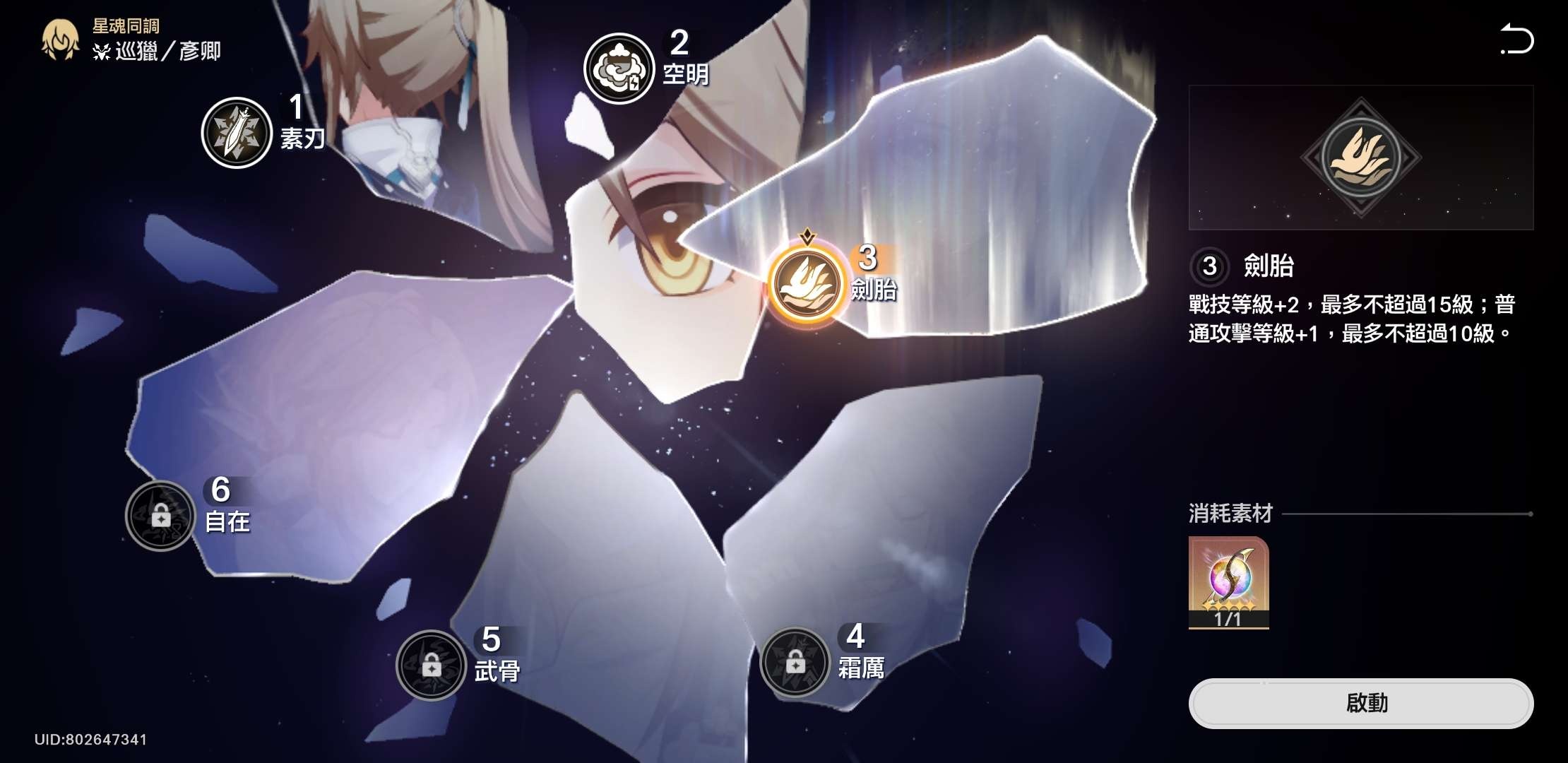Choose Eidolon 2 空明 node
The image size is (1568, 763).
coord(619,69)
